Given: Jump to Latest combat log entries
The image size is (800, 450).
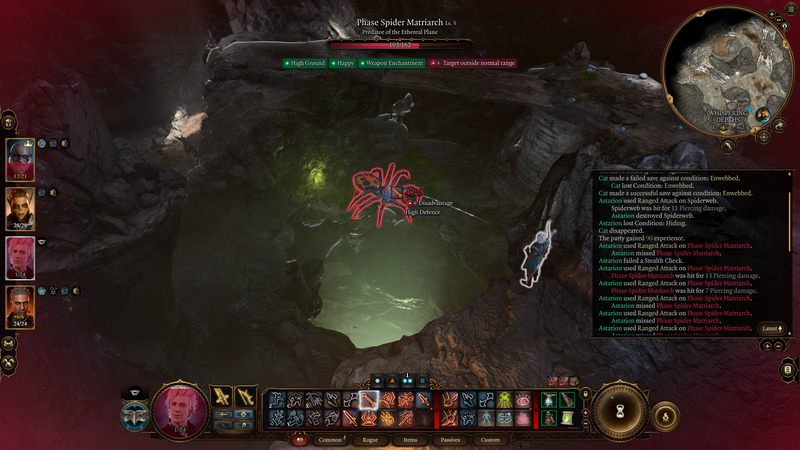Looking at the screenshot, I should point(771,328).
